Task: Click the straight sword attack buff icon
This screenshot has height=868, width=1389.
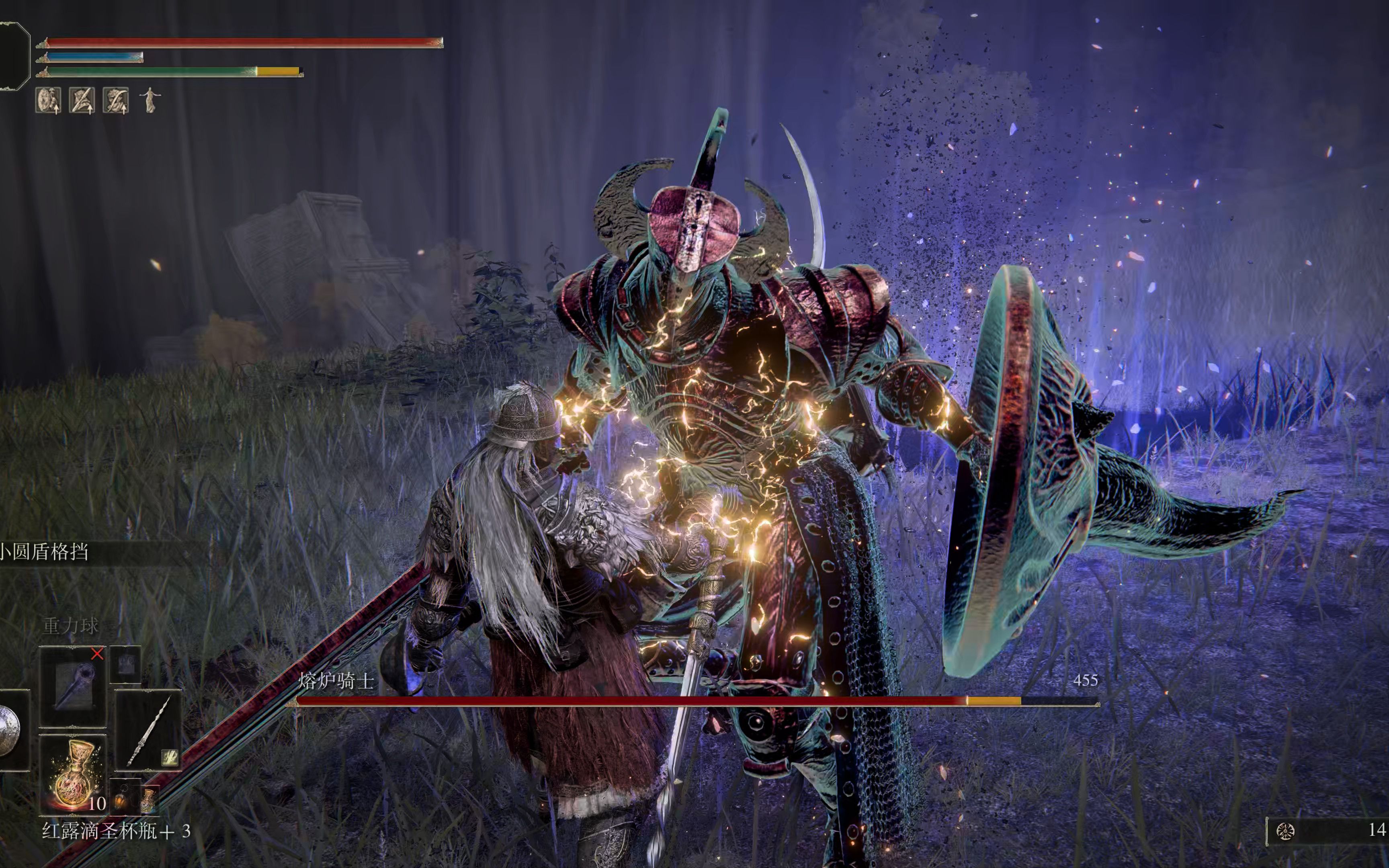Action: pos(82,100)
